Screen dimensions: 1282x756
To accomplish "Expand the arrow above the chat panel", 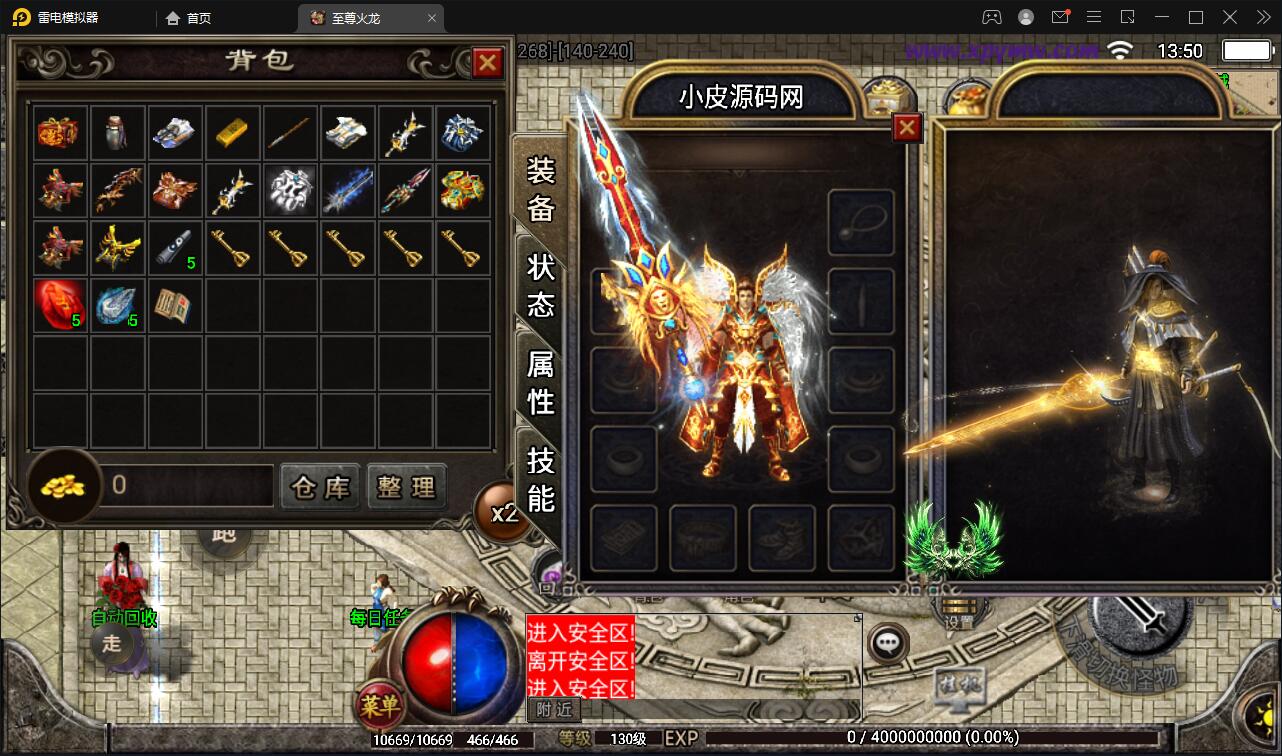I will tap(857, 617).
